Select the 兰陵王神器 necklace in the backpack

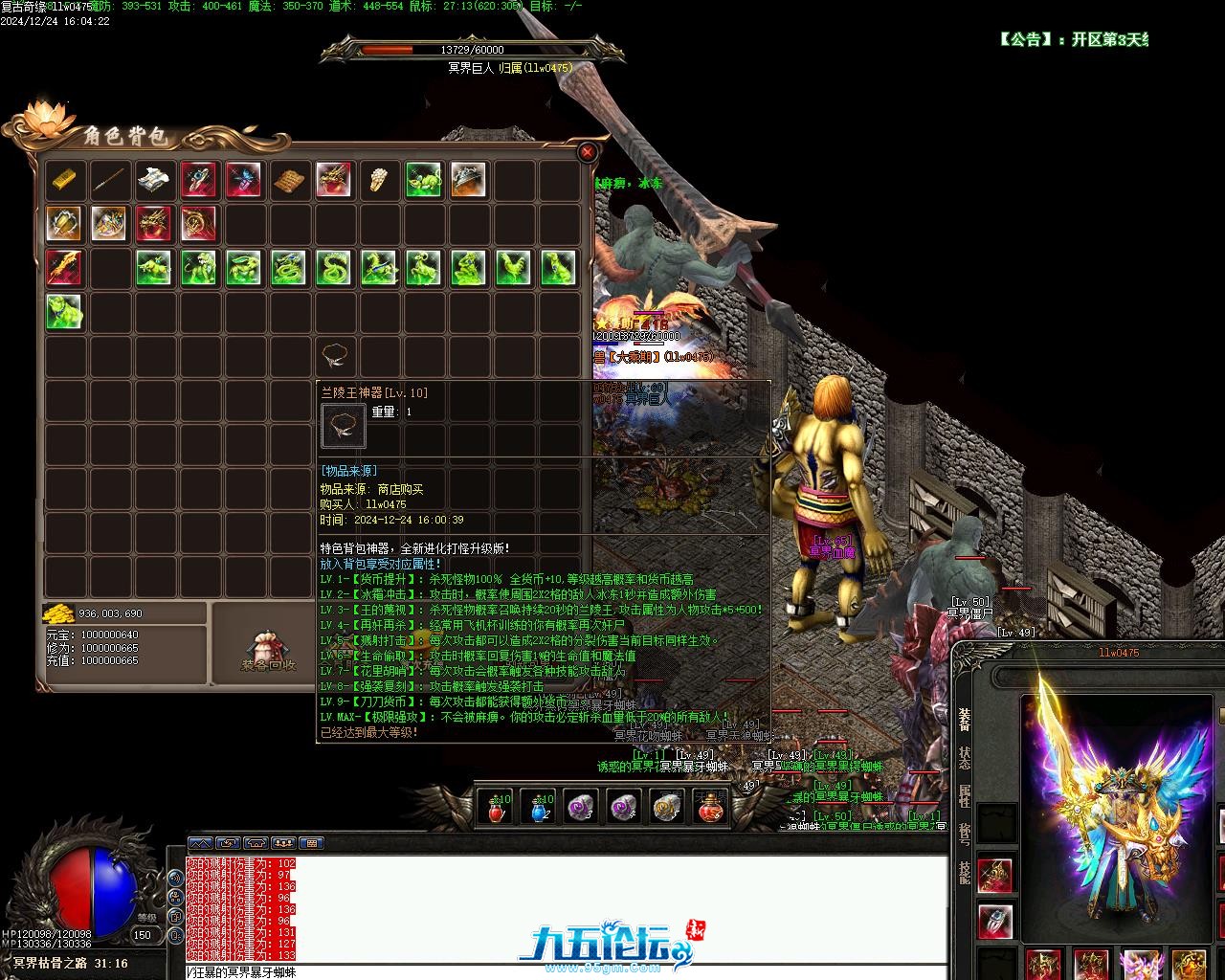[x=334, y=357]
